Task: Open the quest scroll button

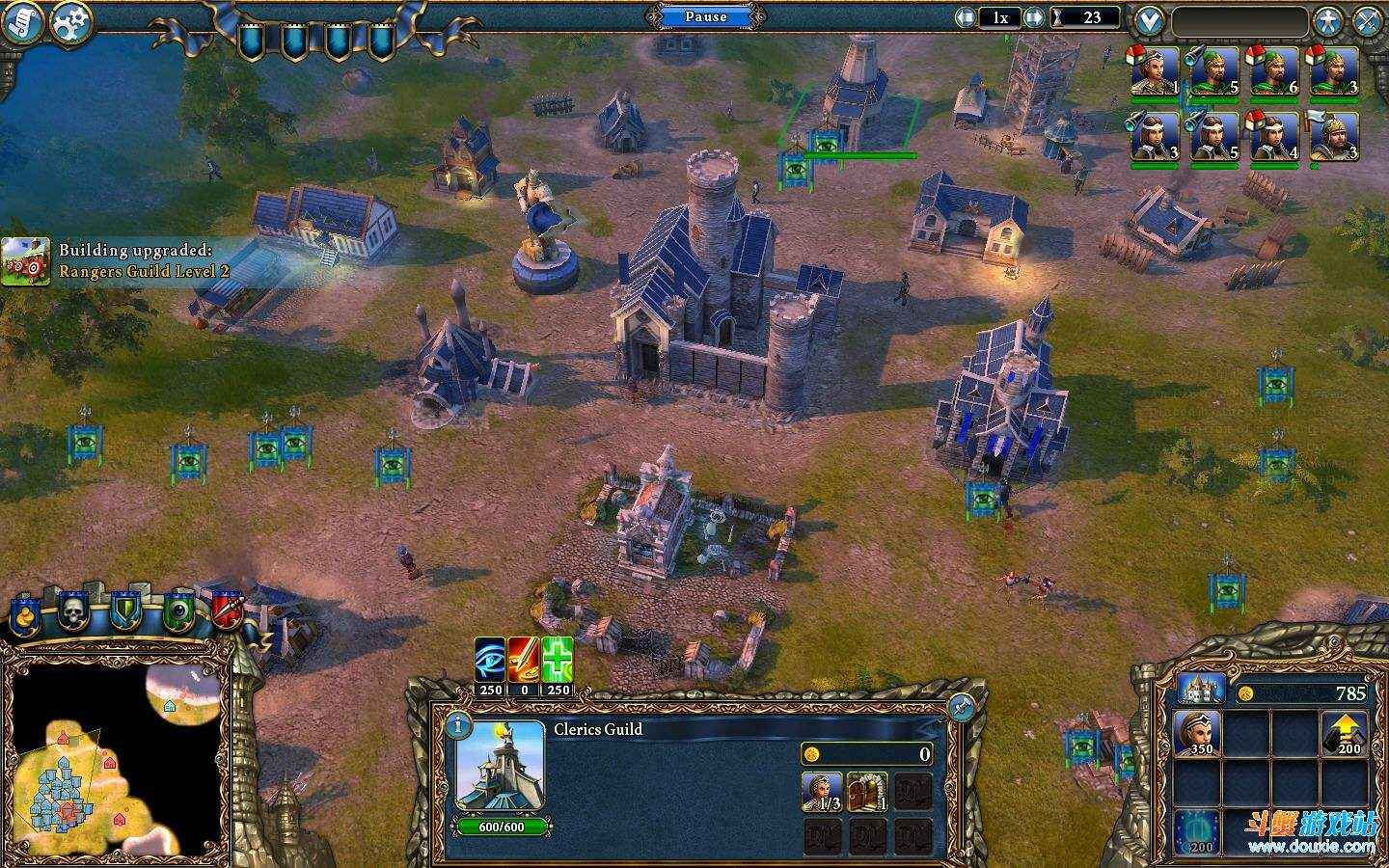Action: [x=22, y=21]
